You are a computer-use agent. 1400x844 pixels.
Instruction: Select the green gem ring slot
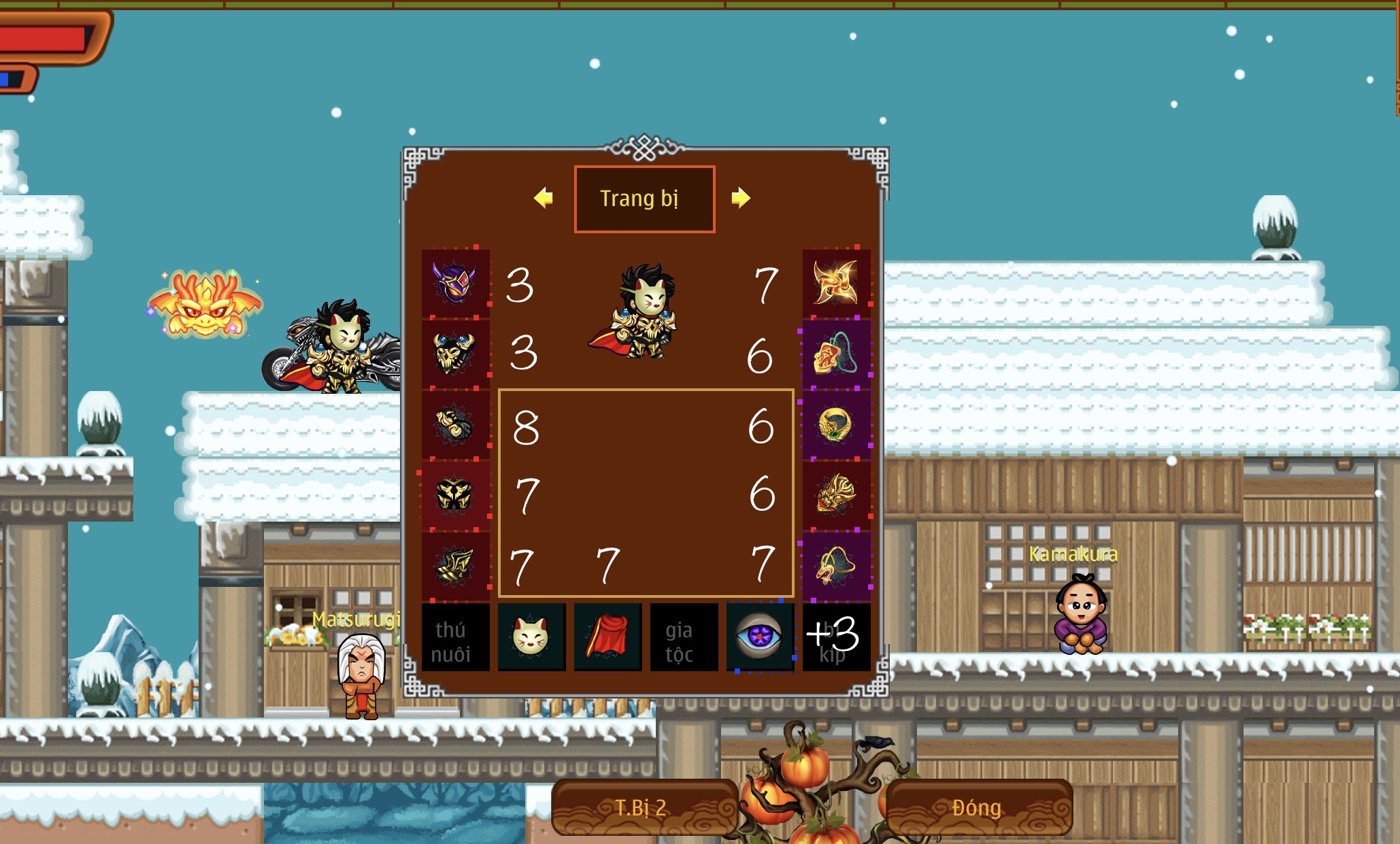[836, 424]
